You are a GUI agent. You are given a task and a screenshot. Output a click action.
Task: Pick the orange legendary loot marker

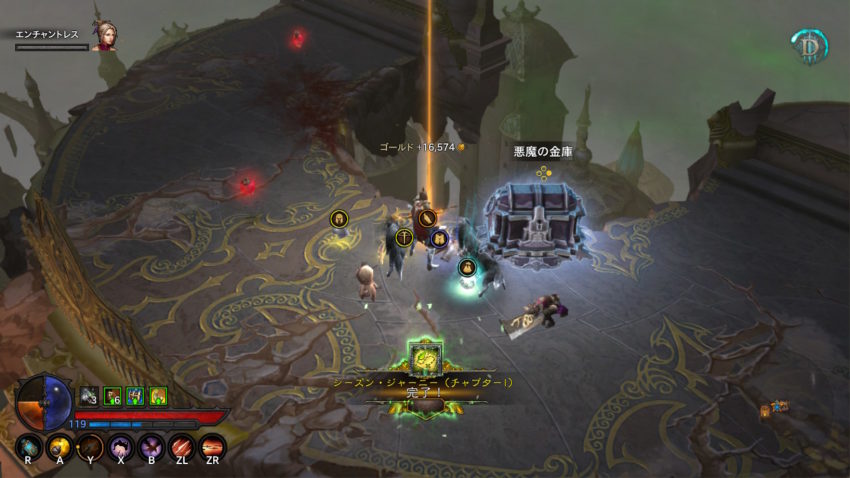pyautogui.click(x=427, y=217)
